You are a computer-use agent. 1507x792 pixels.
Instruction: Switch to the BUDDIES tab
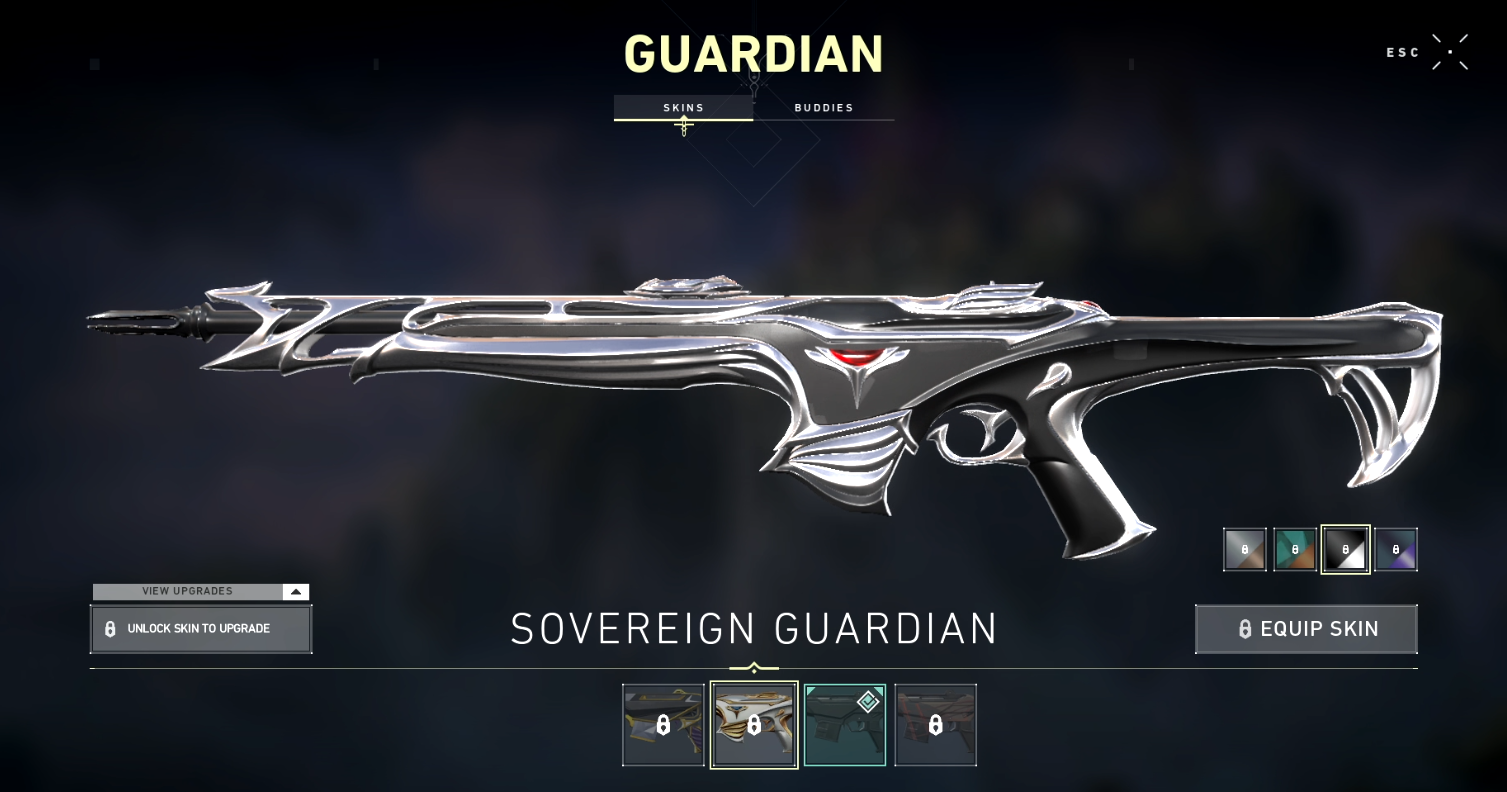point(823,108)
